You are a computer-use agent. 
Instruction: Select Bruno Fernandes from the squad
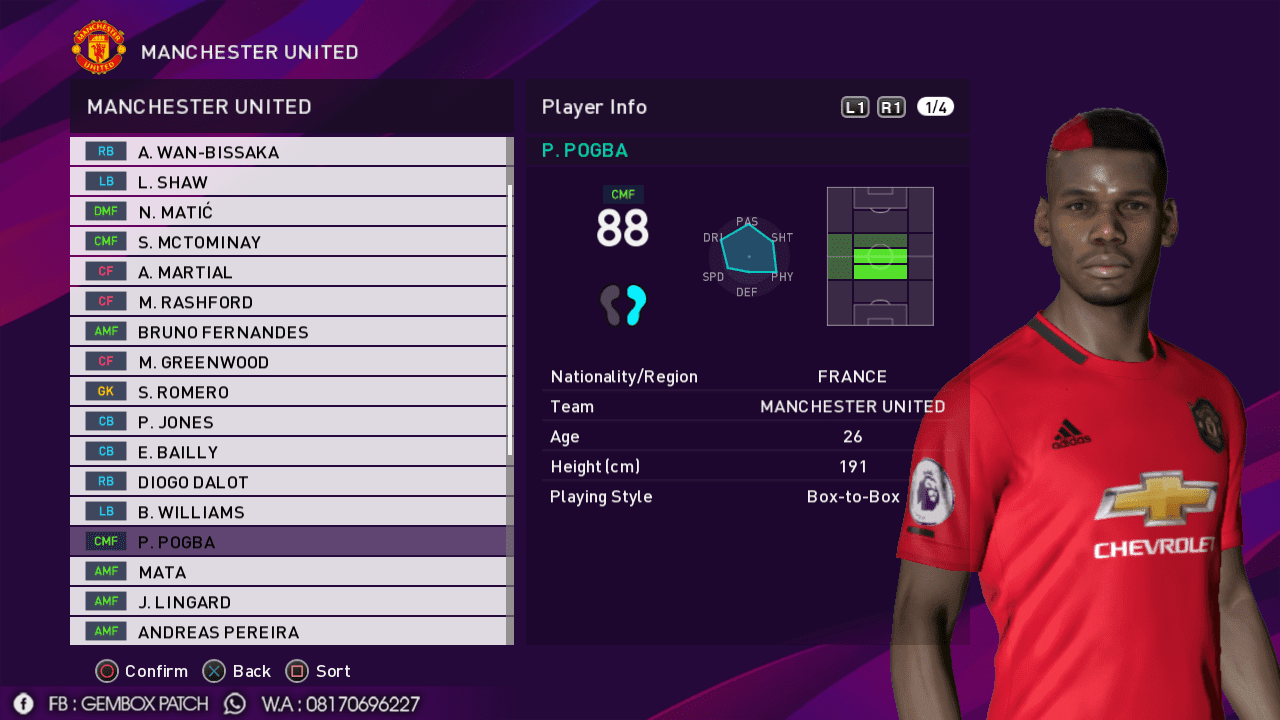290,332
